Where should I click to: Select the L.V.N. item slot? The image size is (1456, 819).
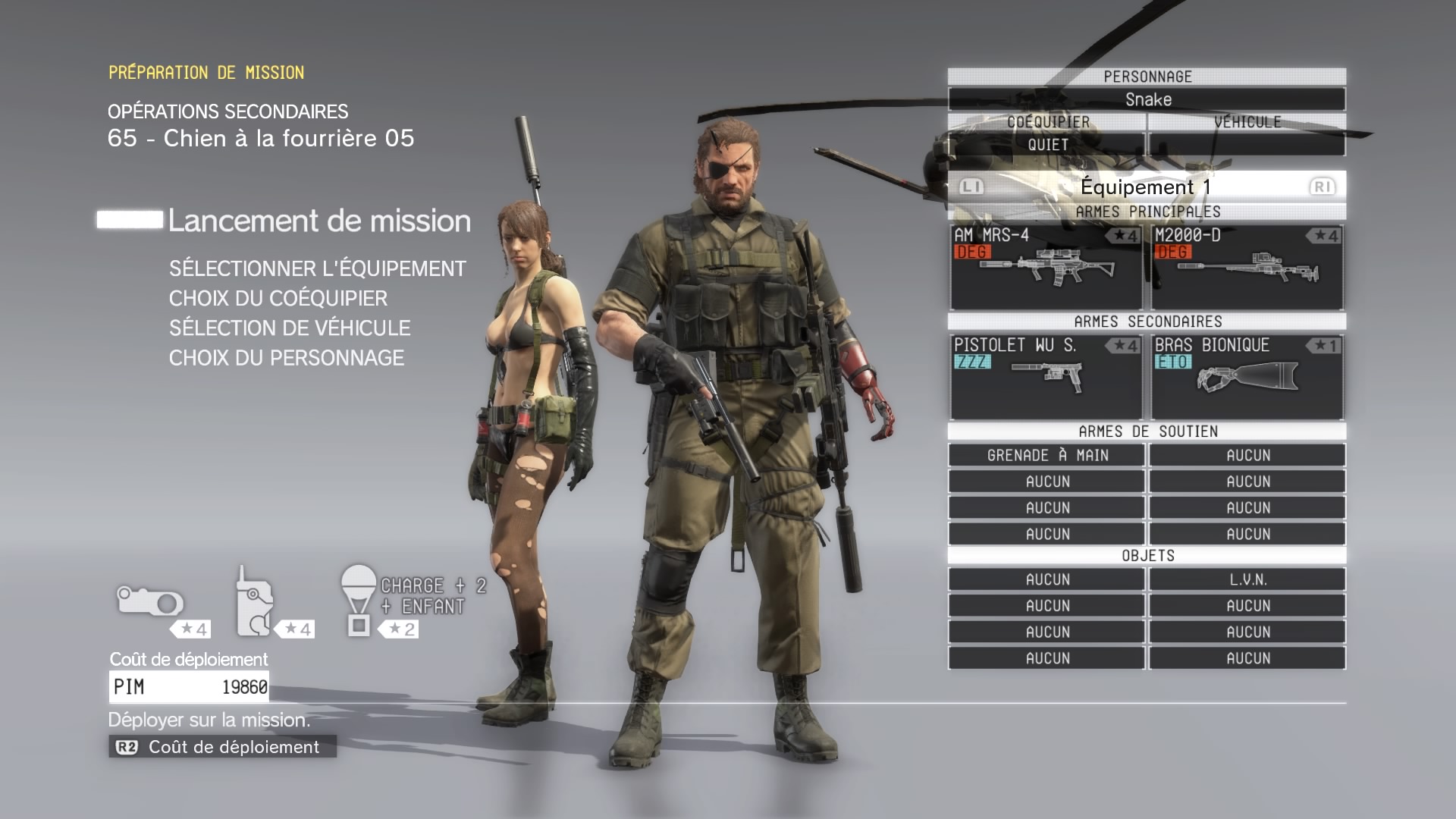[1247, 579]
